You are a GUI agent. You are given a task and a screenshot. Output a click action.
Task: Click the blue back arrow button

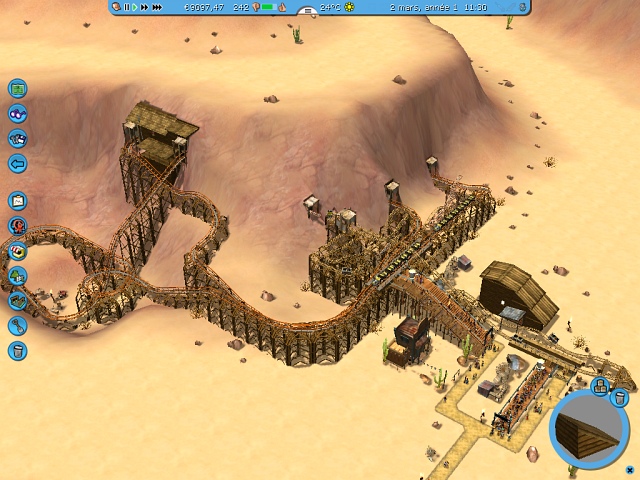pos(17,164)
